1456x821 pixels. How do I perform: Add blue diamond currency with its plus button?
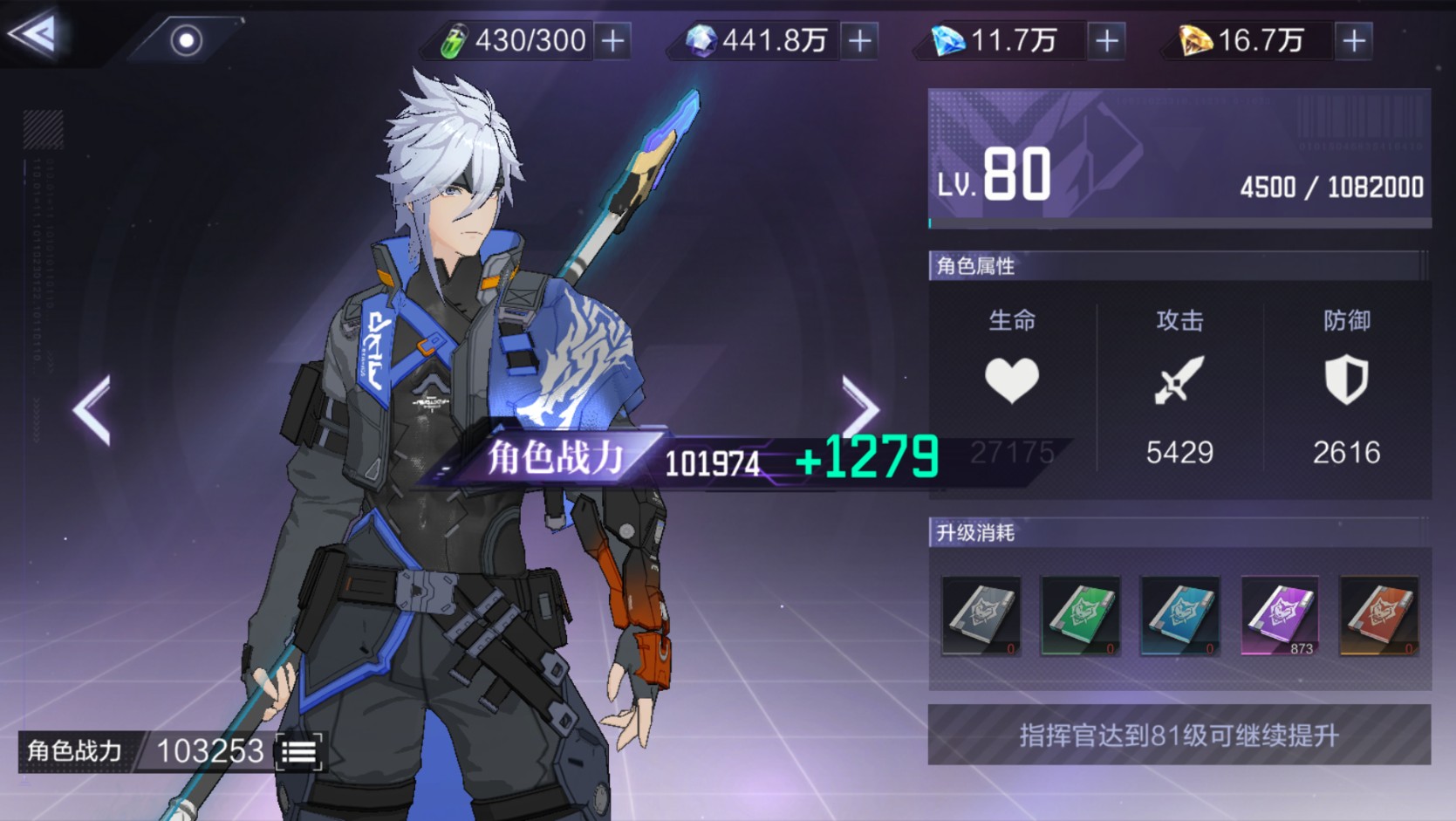[x=1107, y=41]
